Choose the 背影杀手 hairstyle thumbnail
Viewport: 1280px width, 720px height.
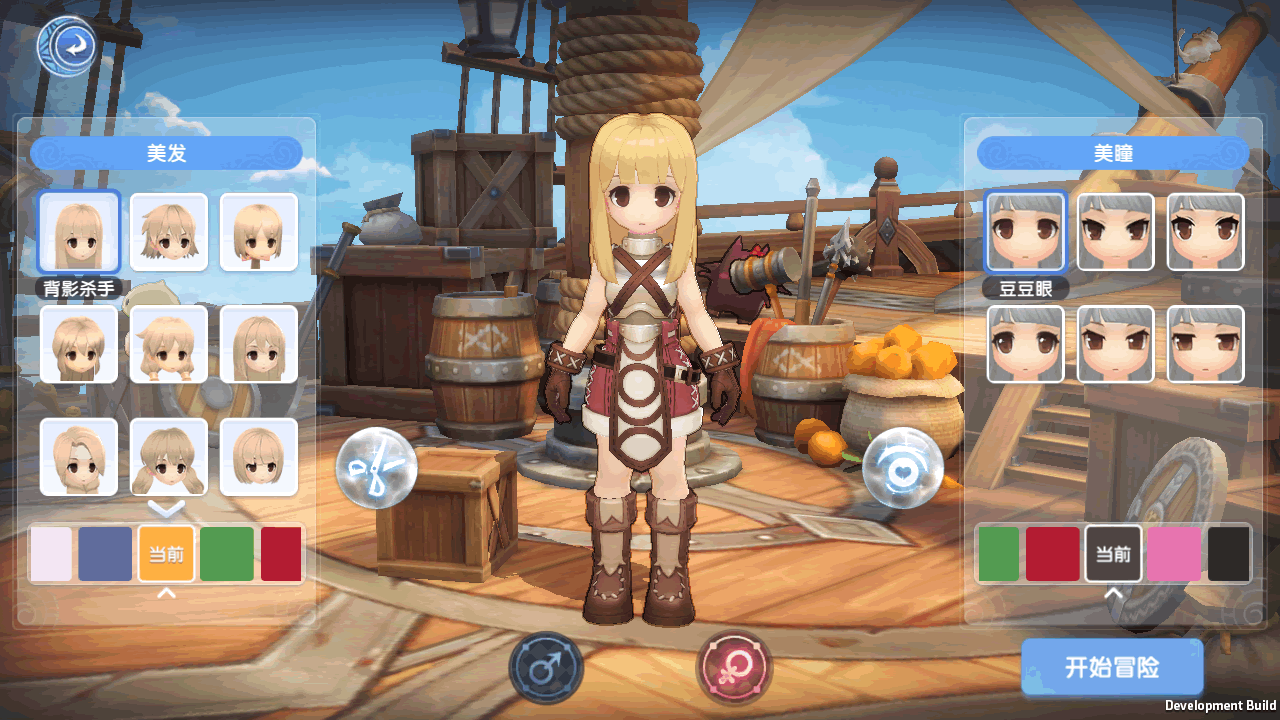(x=79, y=232)
